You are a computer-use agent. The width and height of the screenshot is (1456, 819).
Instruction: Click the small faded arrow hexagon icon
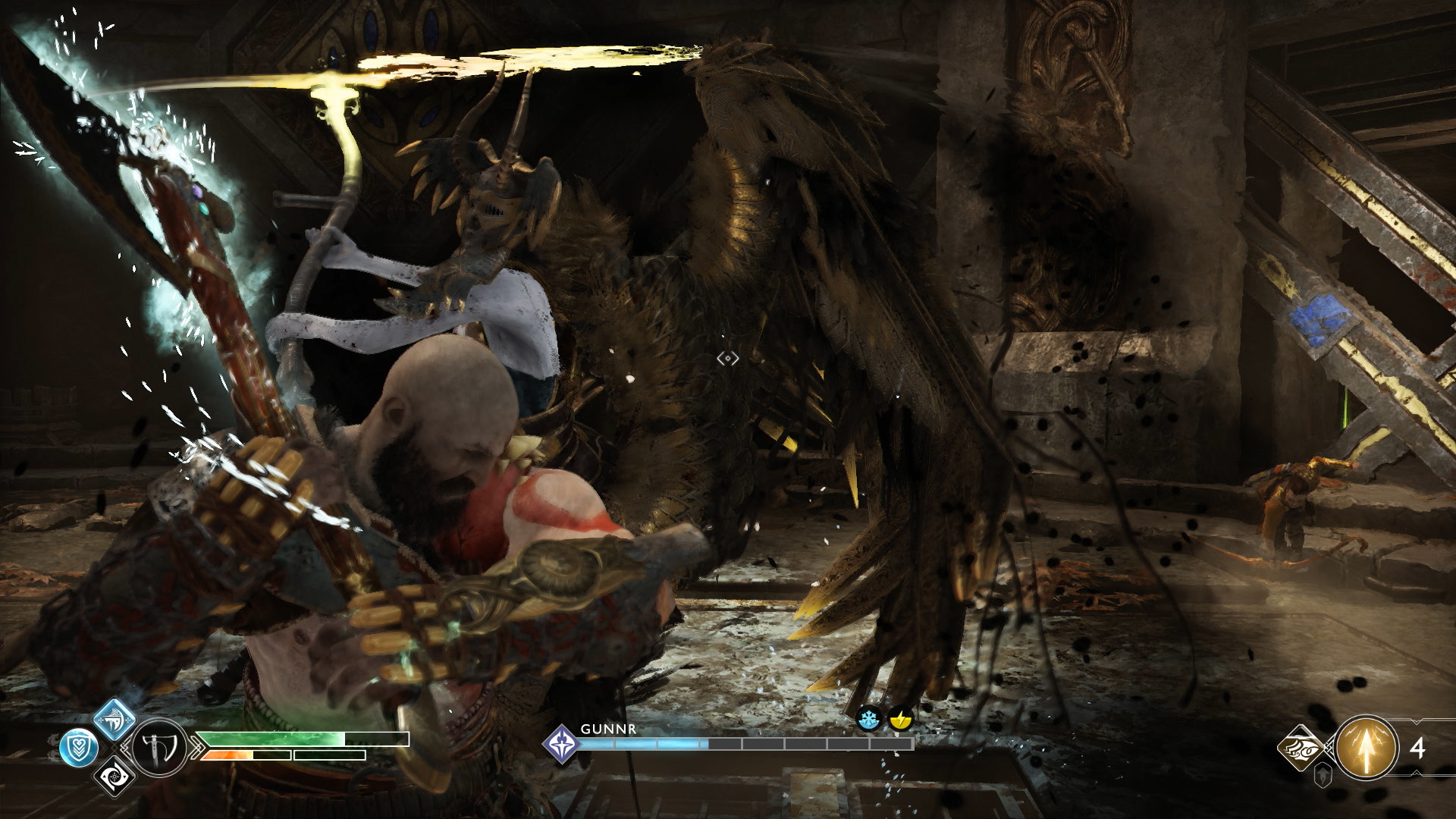pos(1323,776)
